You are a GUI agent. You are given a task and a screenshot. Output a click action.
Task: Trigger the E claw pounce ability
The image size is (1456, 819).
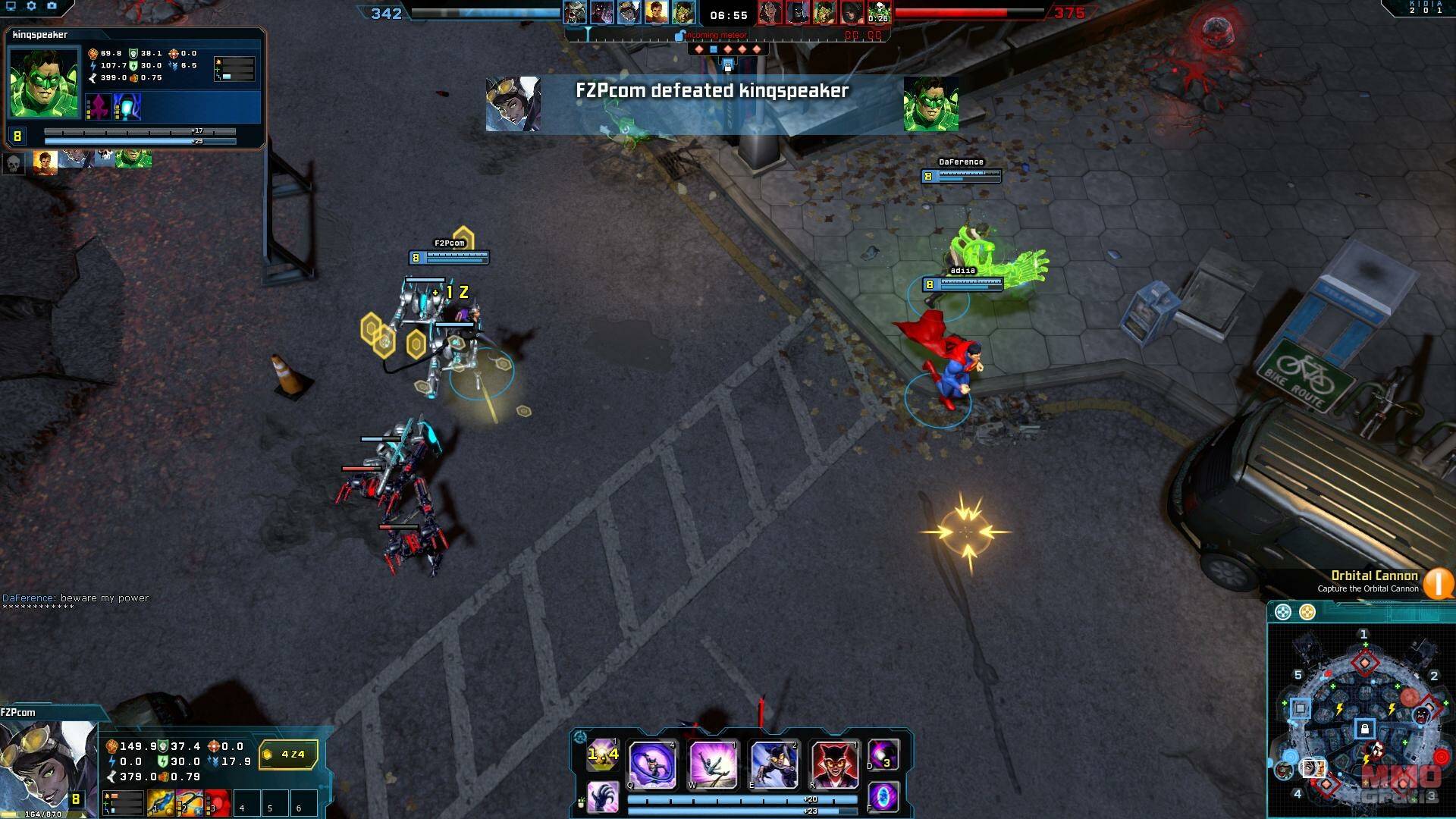click(x=773, y=764)
